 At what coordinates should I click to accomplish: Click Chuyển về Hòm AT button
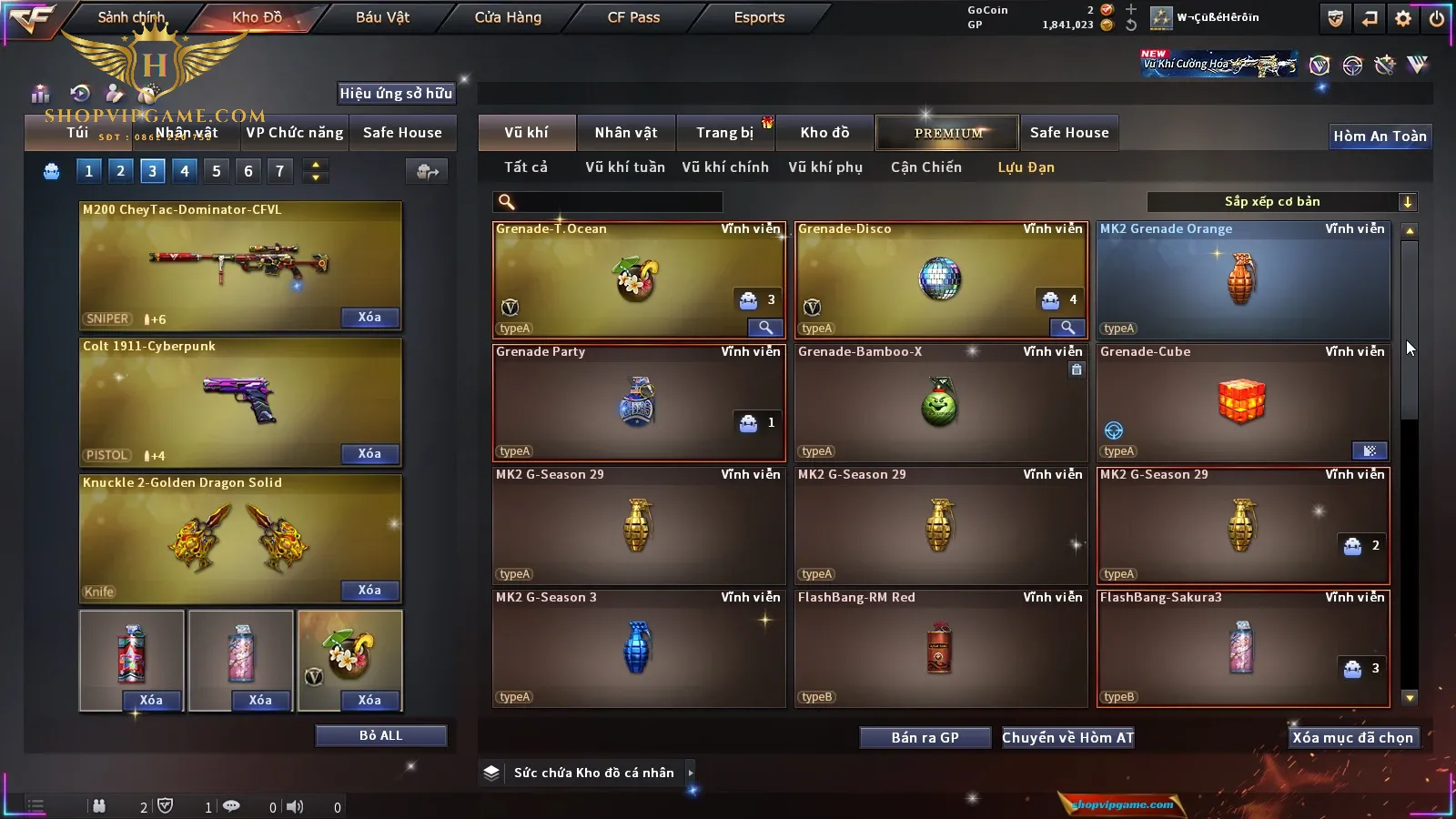[x=1067, y=738]
